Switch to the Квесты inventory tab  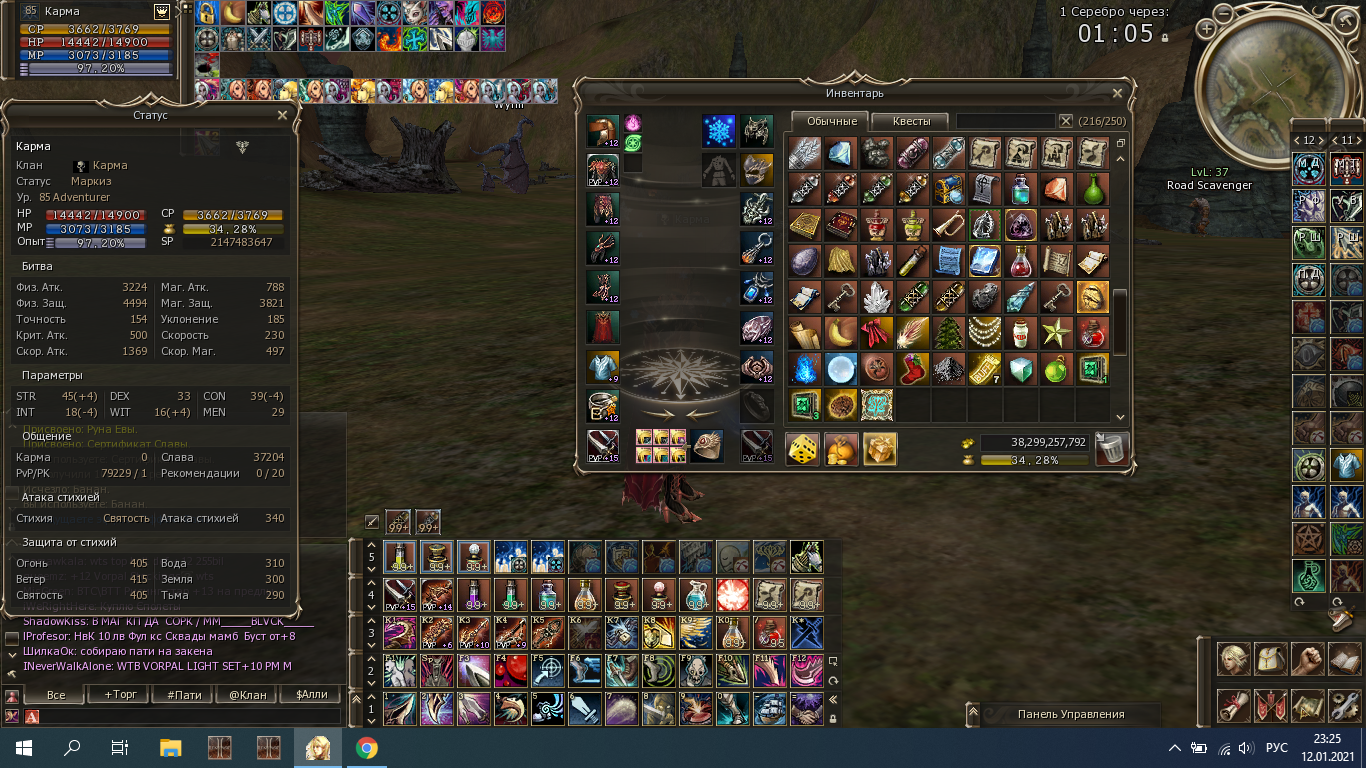click(912, 120)
